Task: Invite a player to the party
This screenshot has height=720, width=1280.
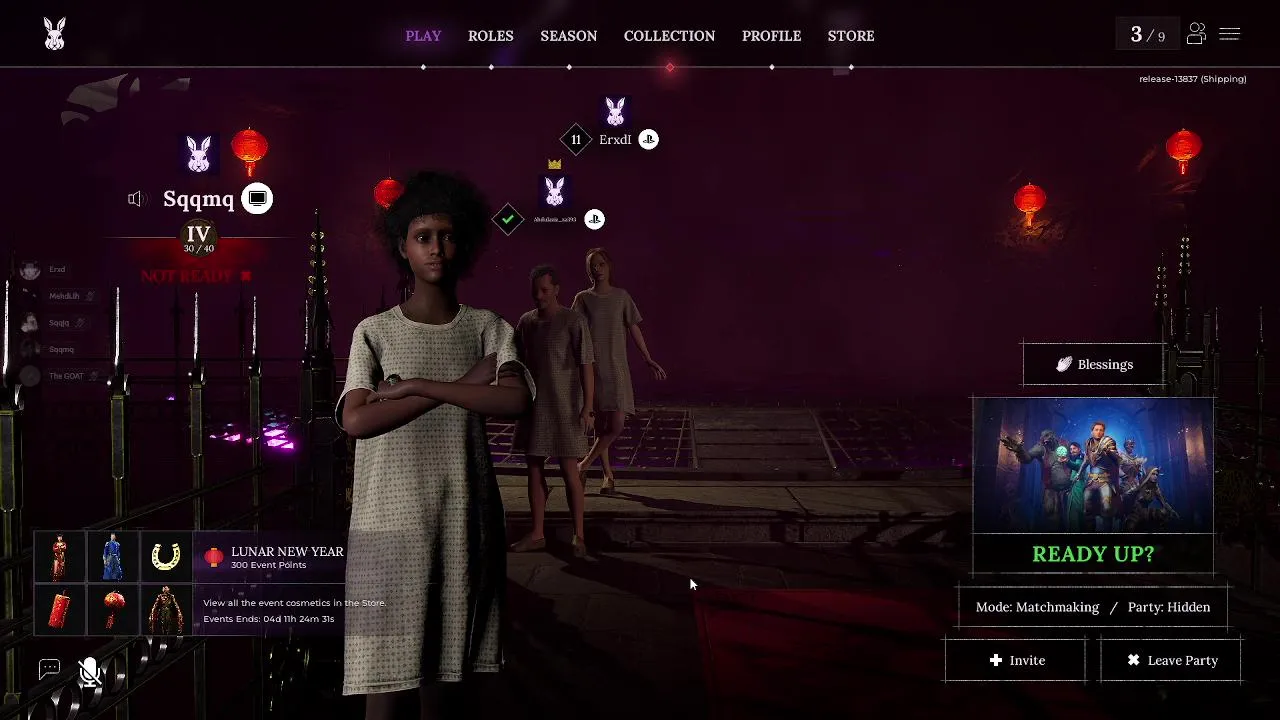Action: click(1016, 660)
